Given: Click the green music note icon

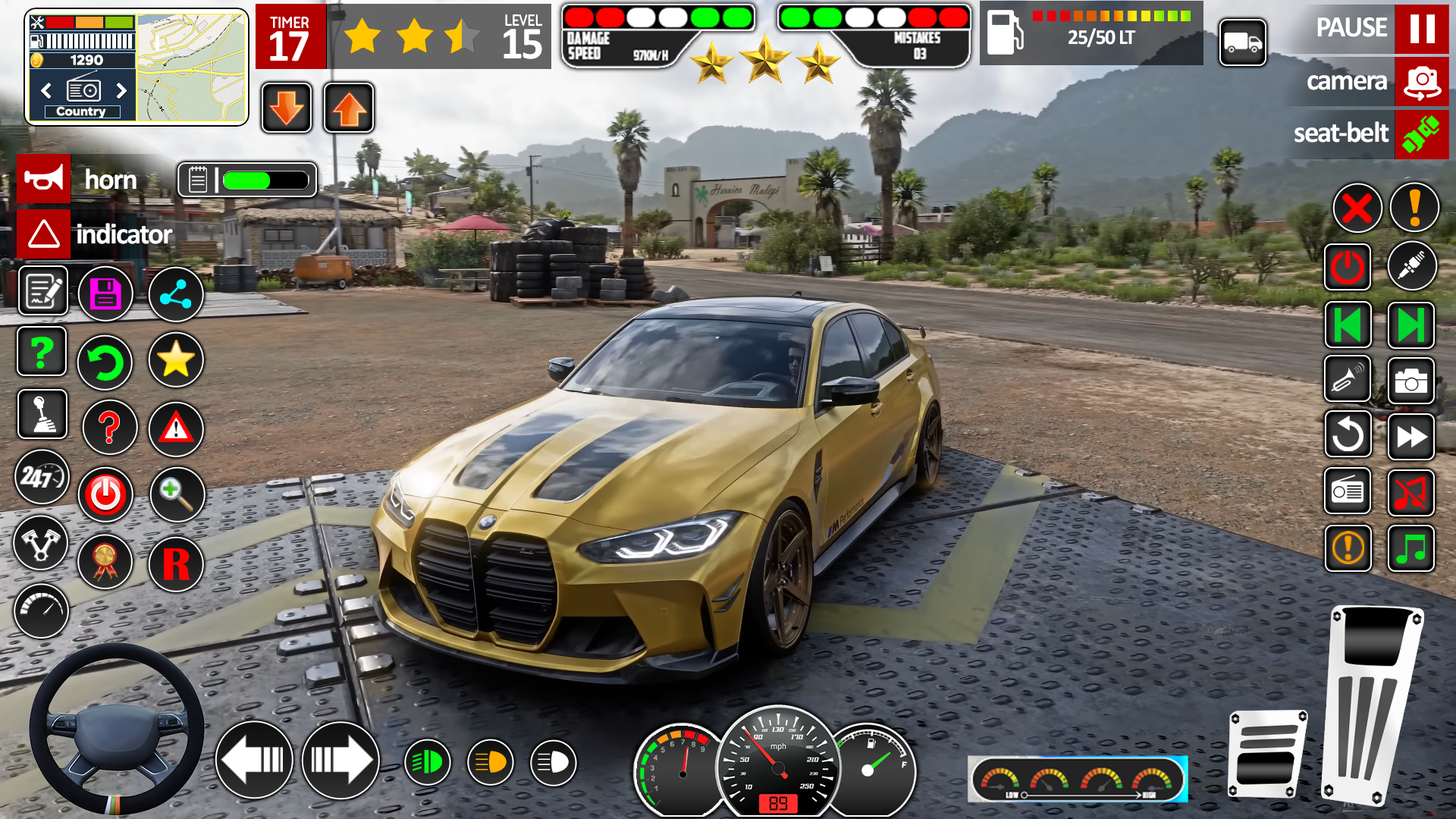Looking at the screenshot, I should (x=1412, y=548).
